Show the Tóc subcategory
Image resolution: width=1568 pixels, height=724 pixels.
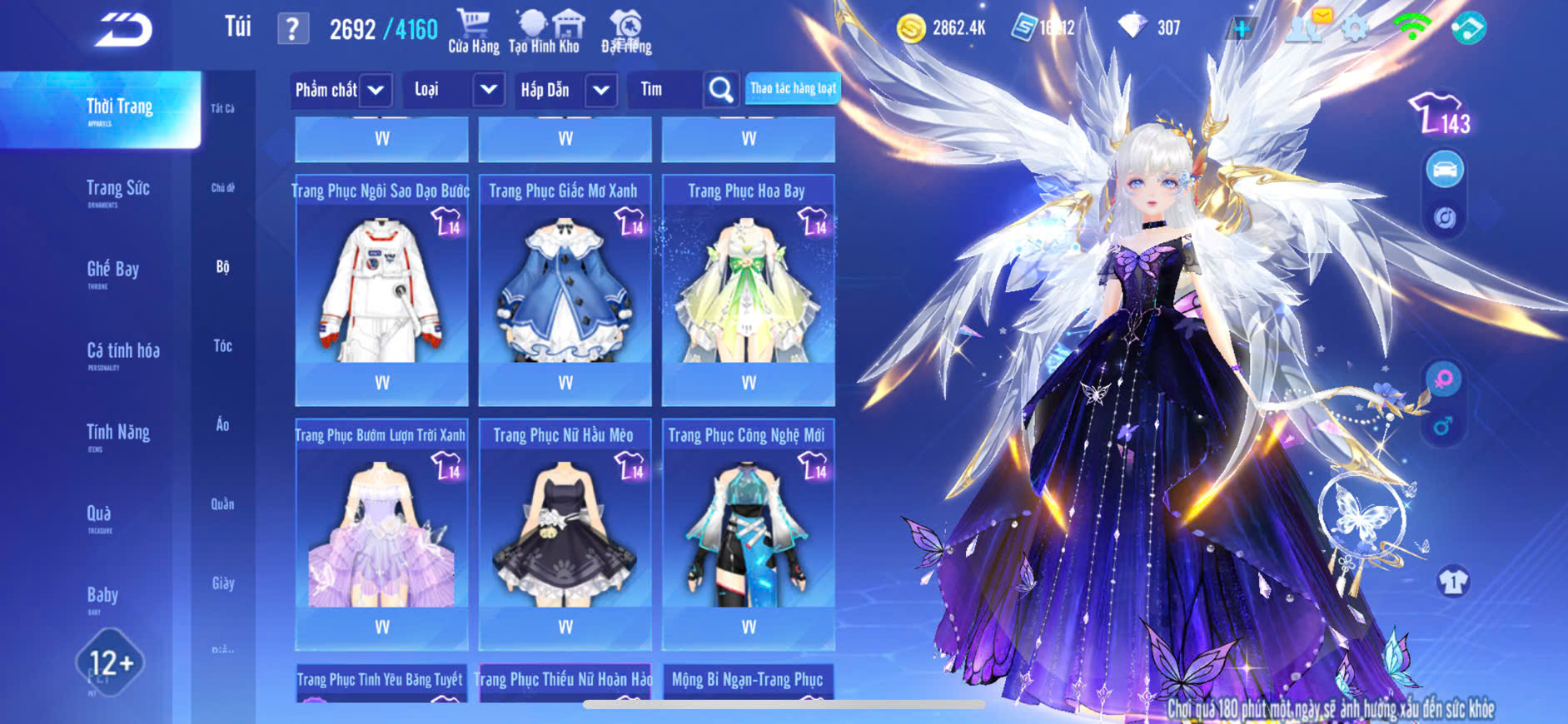click(x=222, y=345)
